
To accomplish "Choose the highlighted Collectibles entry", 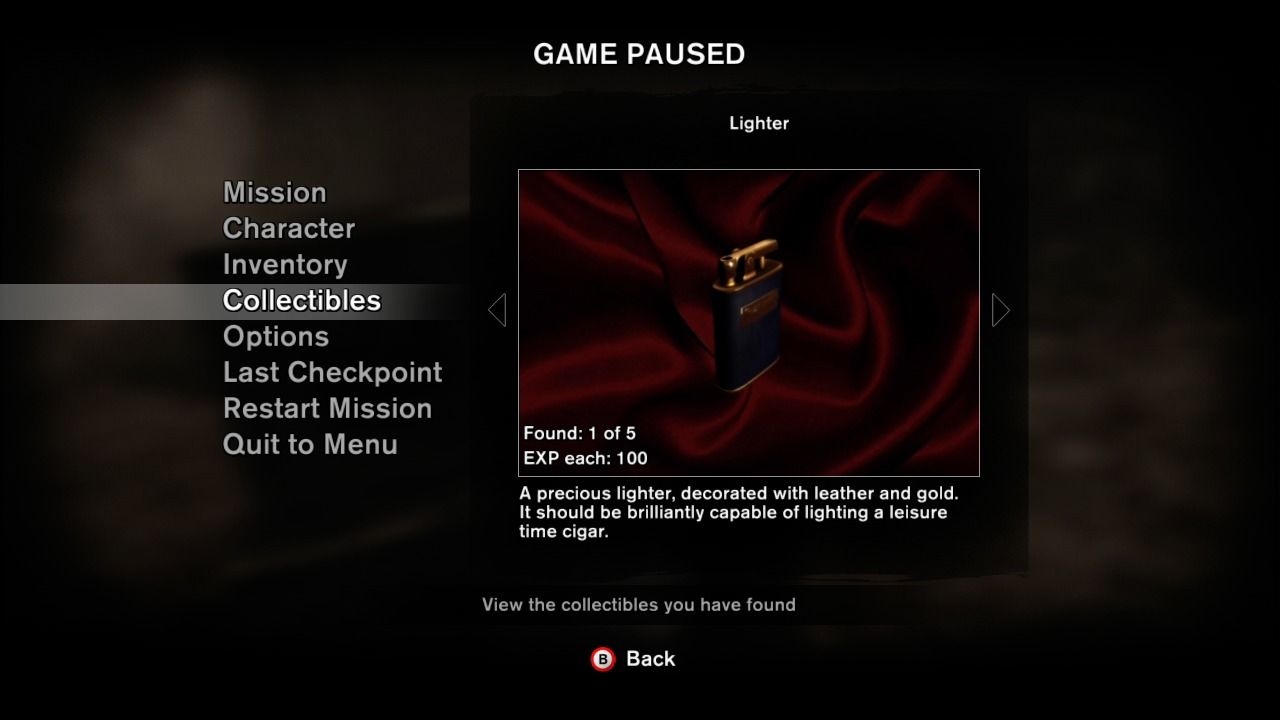I will 301,301.
